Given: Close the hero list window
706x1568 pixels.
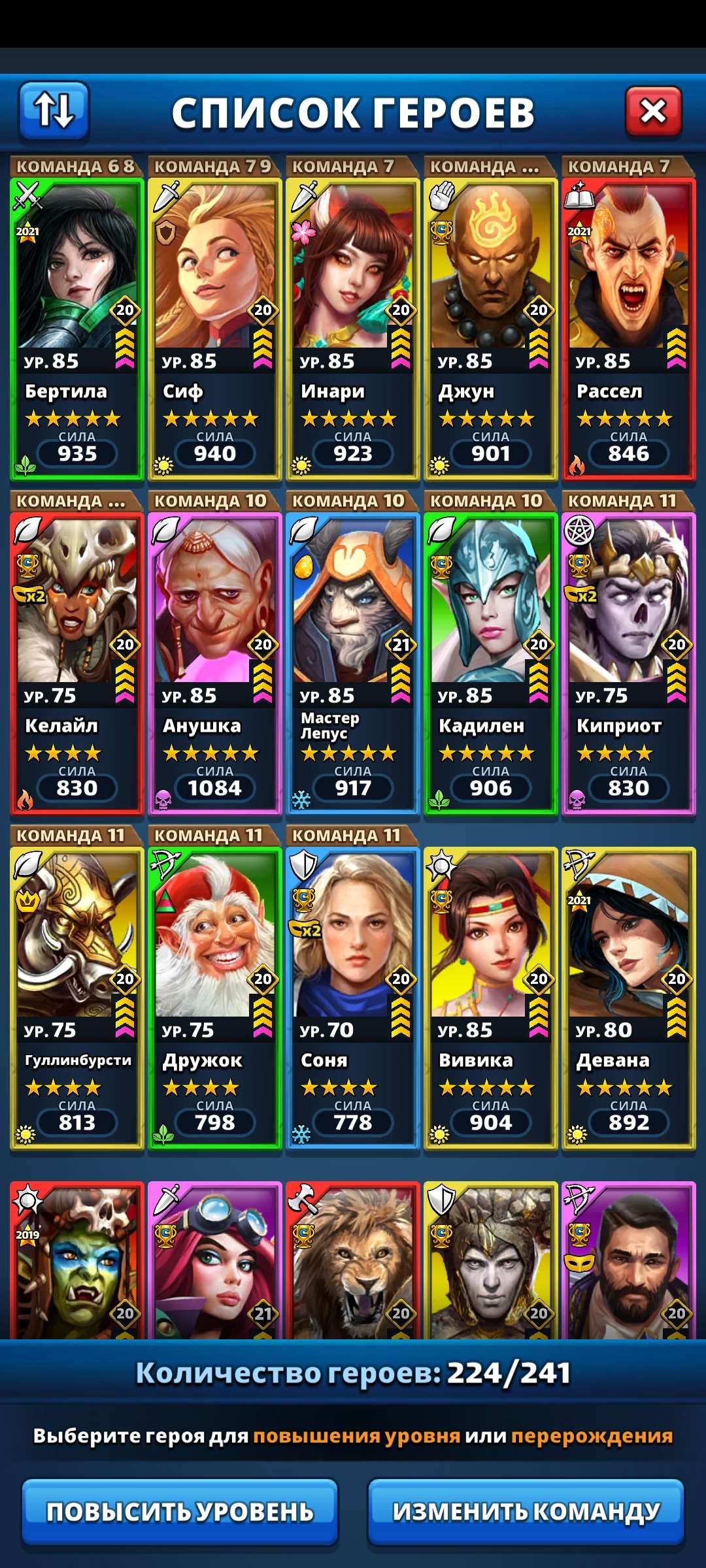Looking at the screenshot, I should 653,112.
